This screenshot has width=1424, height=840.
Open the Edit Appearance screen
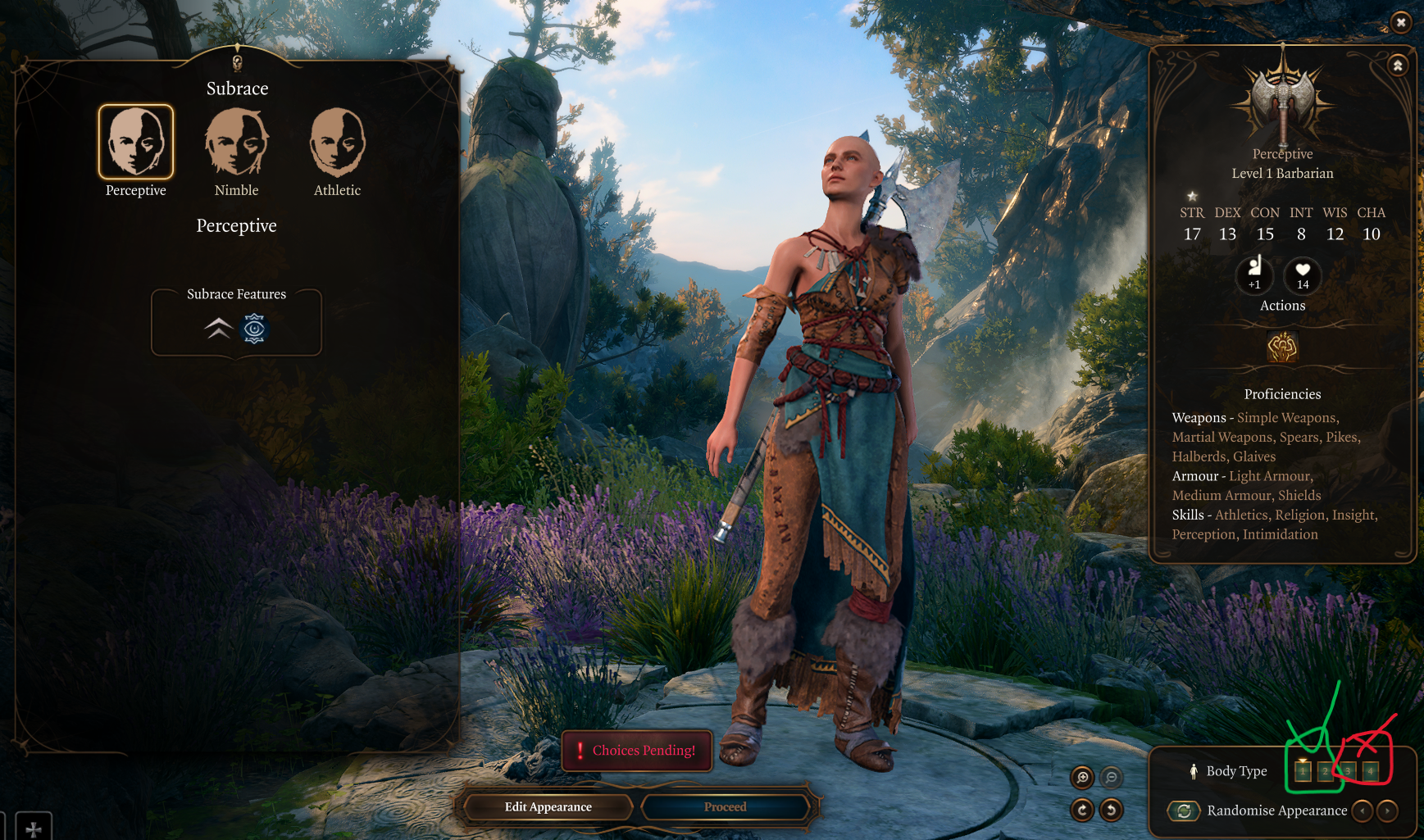[548, 807]
